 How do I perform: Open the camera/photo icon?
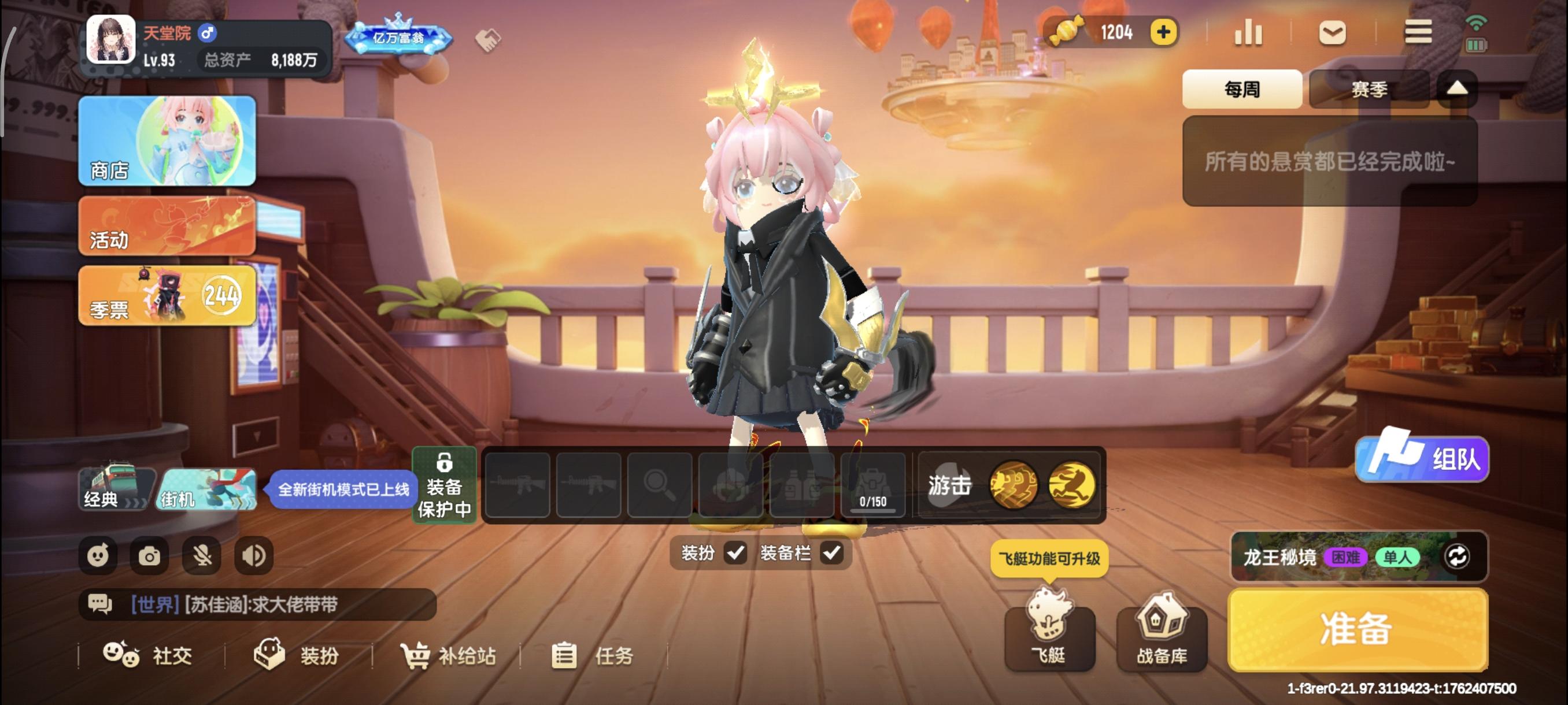149,555
